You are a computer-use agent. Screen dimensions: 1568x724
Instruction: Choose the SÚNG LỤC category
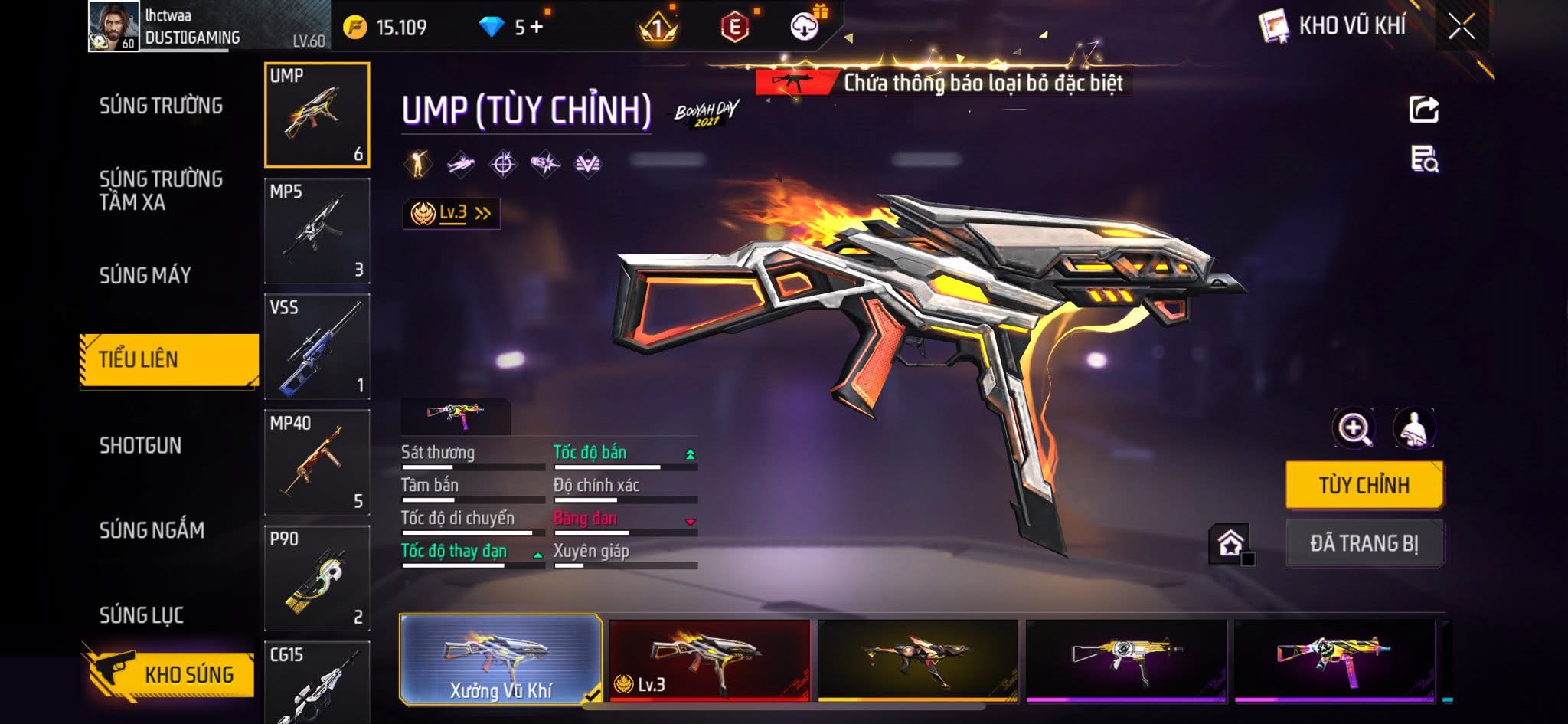(141, 614)
